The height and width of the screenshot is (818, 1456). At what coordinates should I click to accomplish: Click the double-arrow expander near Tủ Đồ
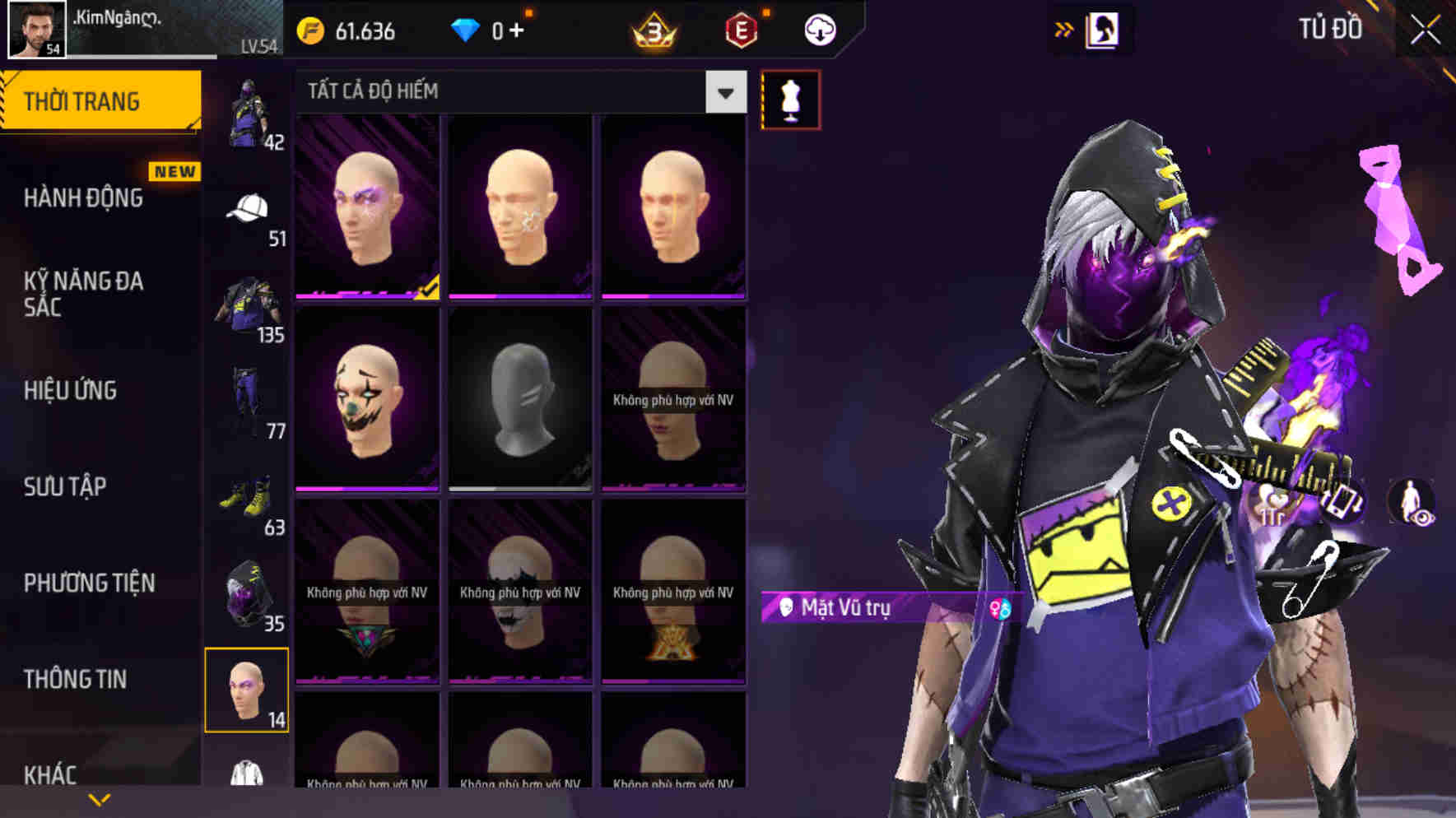point(1063,27)
